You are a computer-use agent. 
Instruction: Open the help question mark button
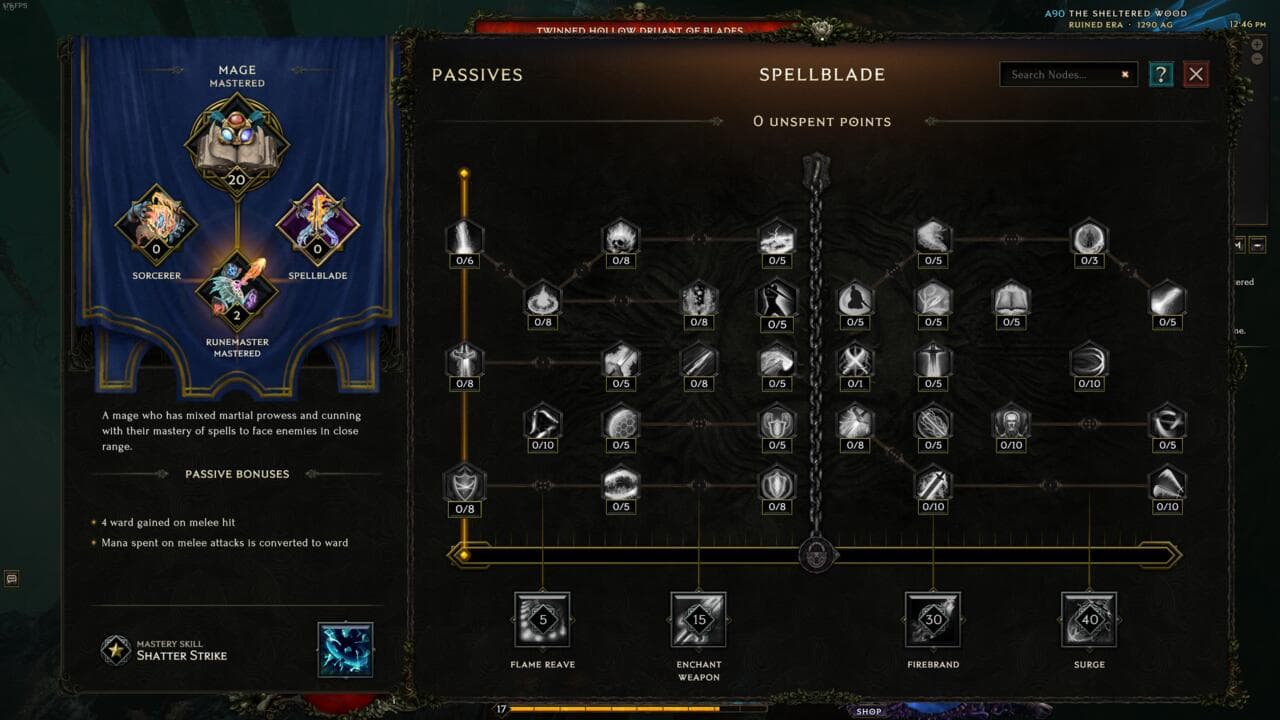click(1160, 74)
